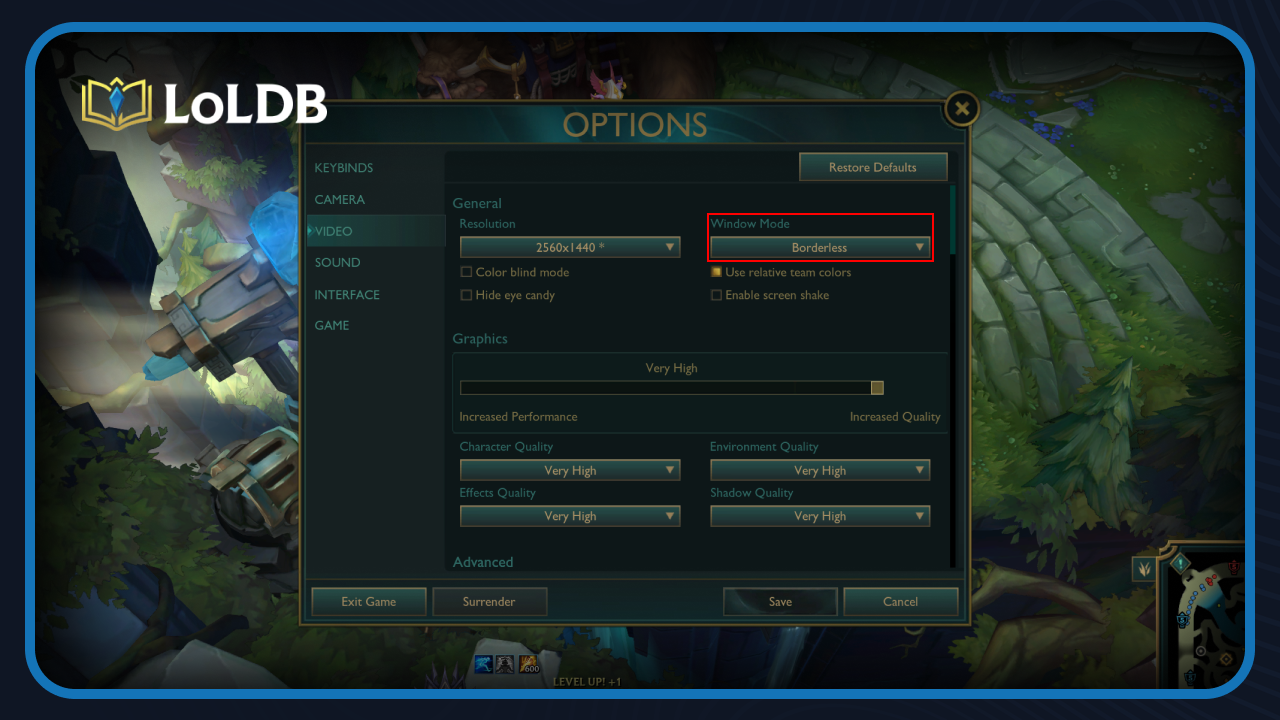Open the Window Mode dropdown

819,247
